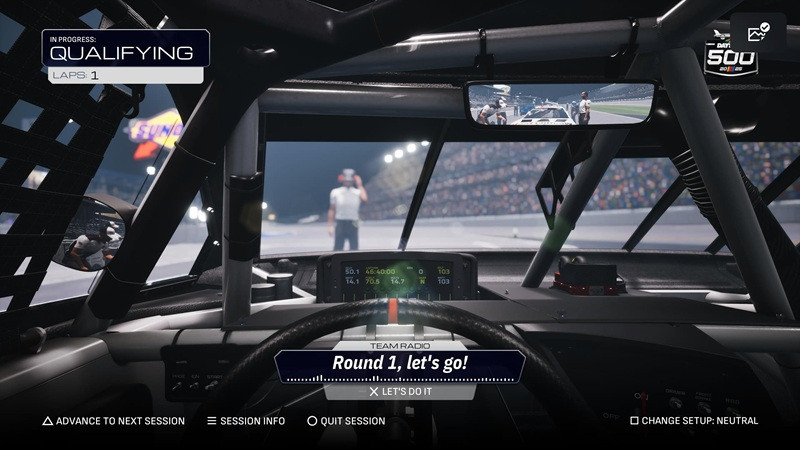Image resolution: width=800 pixels, height=450 pixels.
Task: Confirm with Let's Do It
Action: coord(400,392)
